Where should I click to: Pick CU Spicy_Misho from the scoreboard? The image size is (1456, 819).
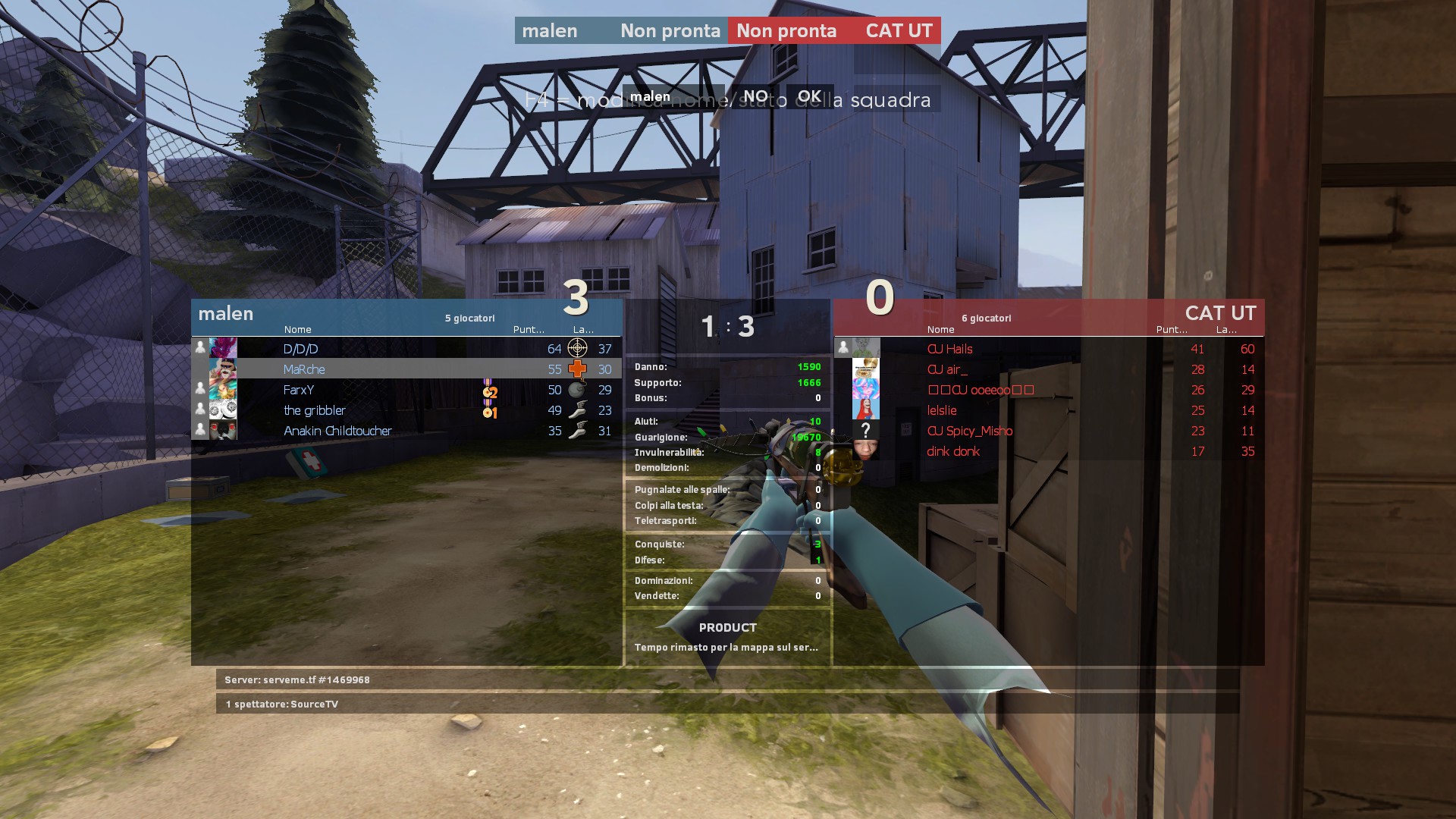[969, 431]
